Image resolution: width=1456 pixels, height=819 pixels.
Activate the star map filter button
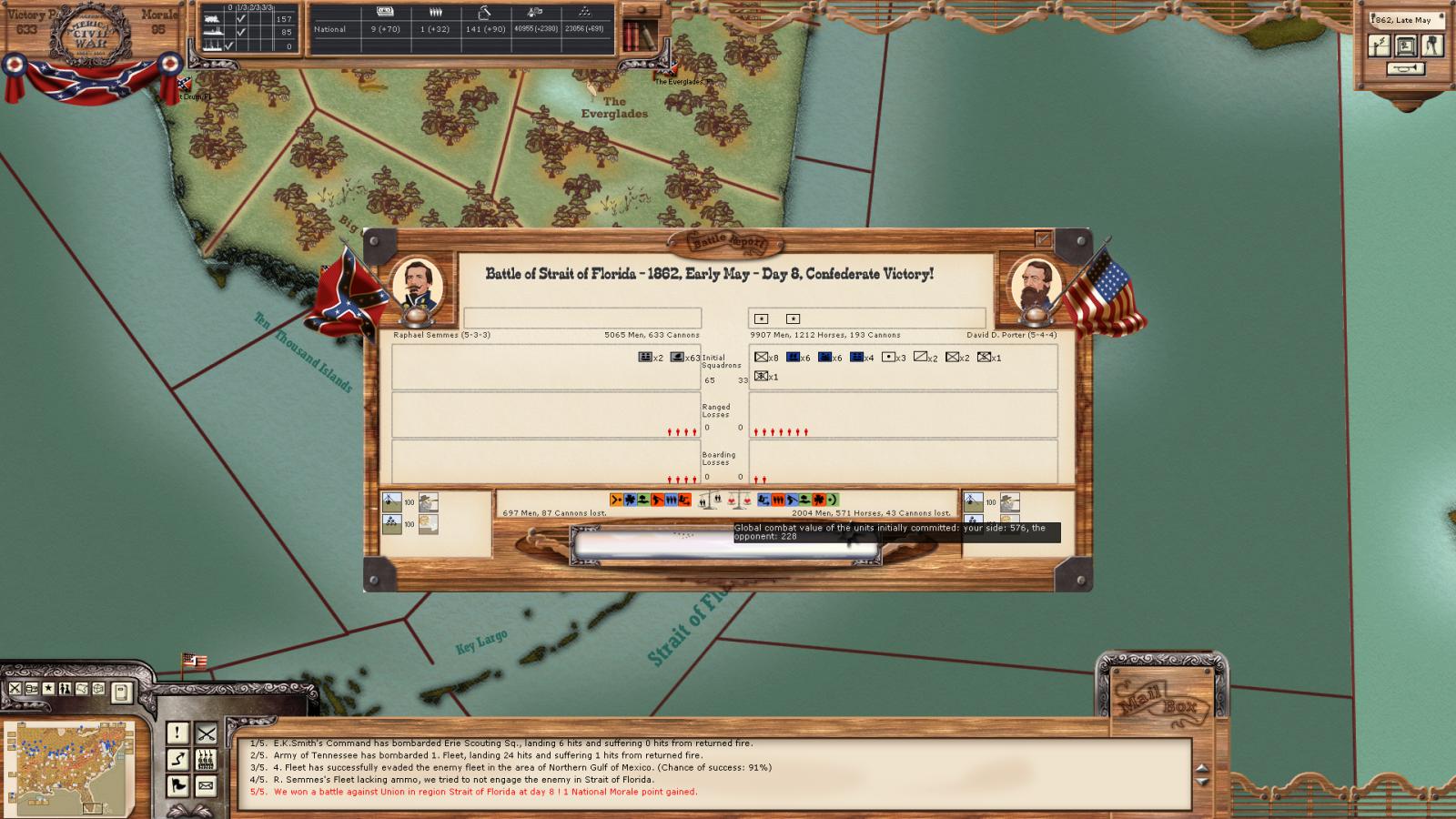pyautogui.click(x=48, y=689)
